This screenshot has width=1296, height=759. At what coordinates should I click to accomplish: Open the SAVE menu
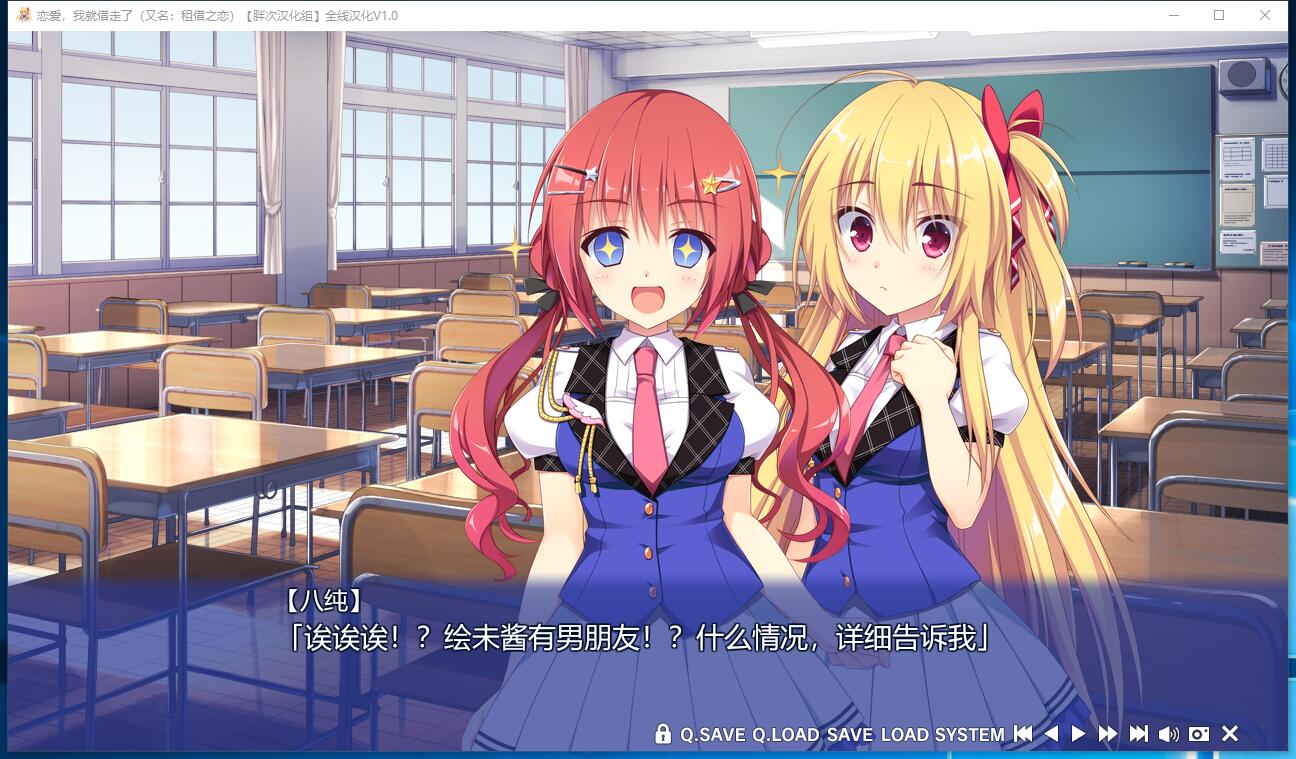(850, 735)
